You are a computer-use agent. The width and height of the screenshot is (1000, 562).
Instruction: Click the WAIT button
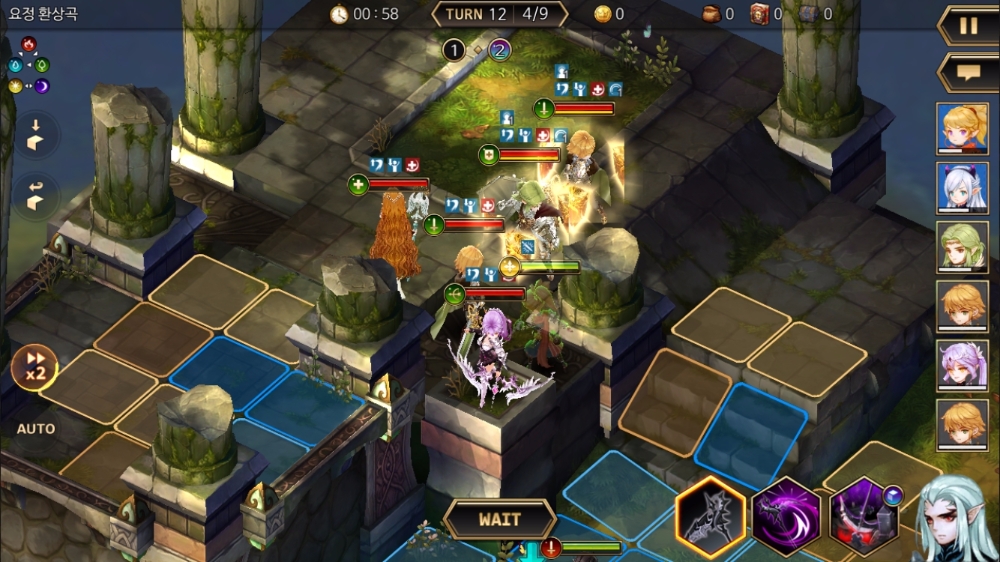click(x=499, y=520)
